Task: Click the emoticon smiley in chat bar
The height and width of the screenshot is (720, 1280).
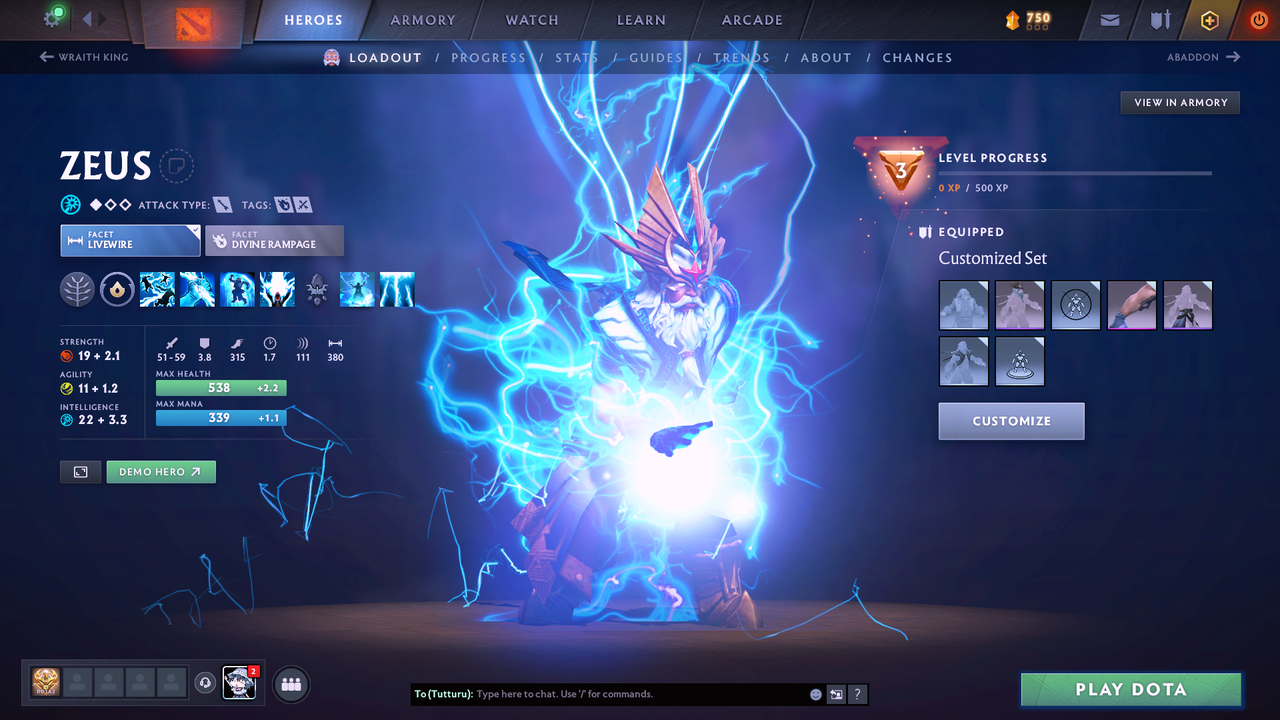Action: [x=815, y=693]
